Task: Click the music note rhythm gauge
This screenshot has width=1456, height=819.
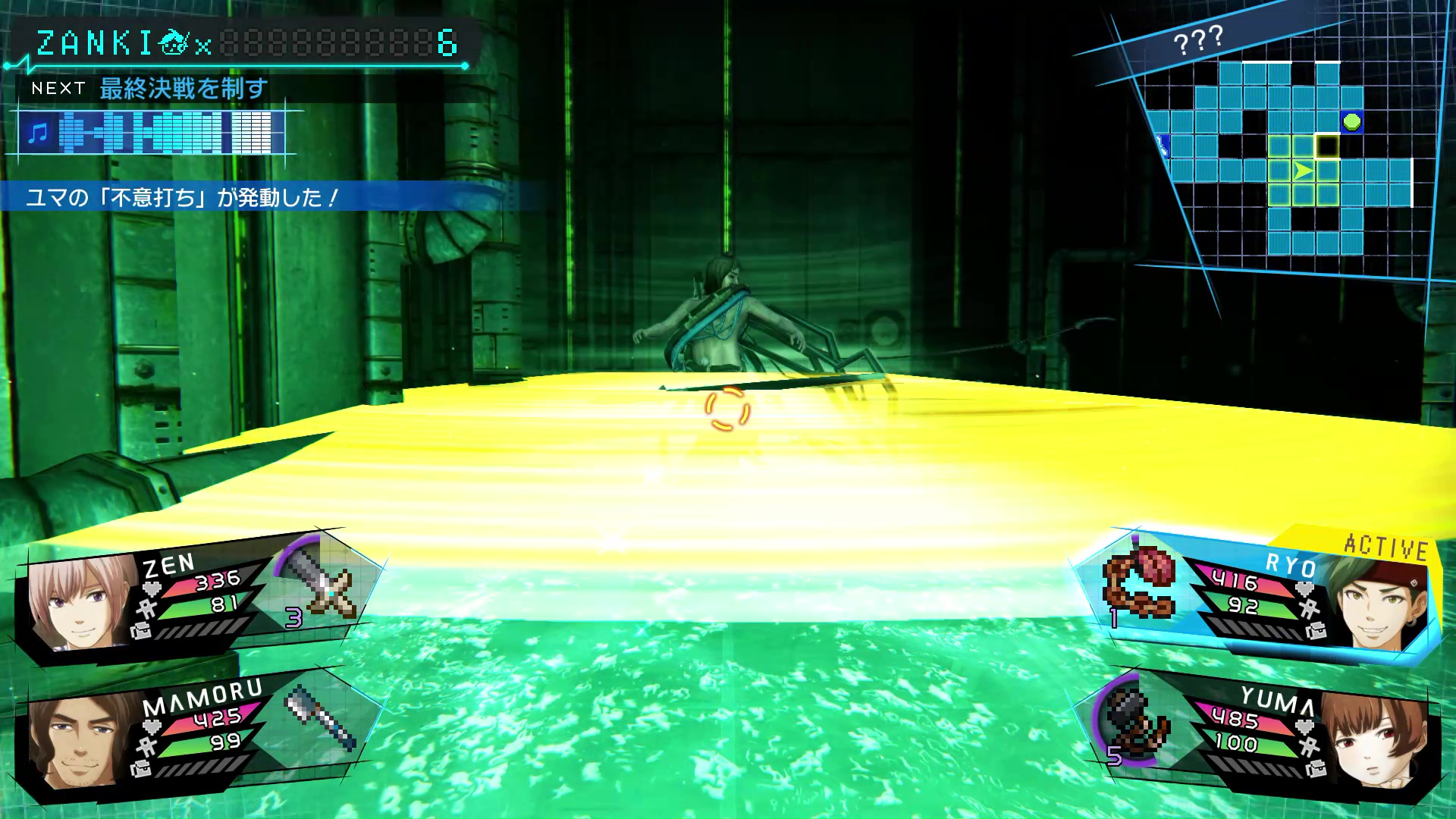Action: click(152, 133)
